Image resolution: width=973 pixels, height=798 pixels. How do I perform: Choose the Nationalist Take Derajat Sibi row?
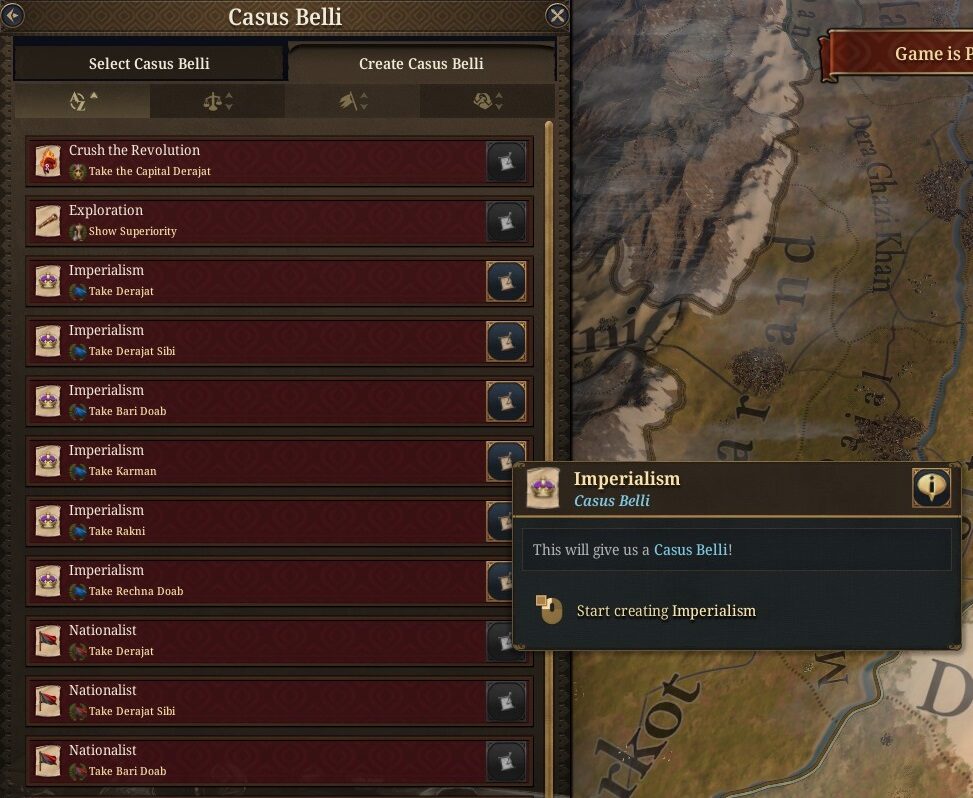click(250, 701)
